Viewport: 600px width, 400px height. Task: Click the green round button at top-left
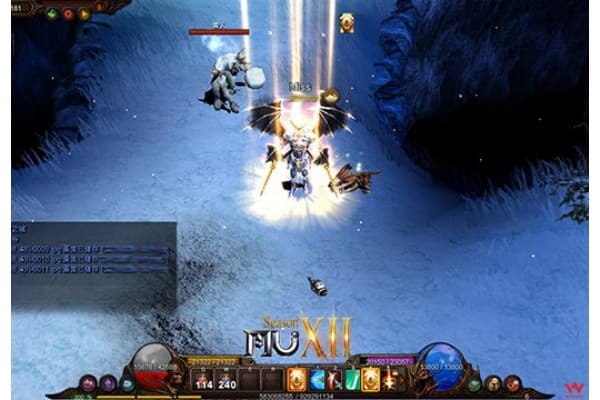(52, 14)
